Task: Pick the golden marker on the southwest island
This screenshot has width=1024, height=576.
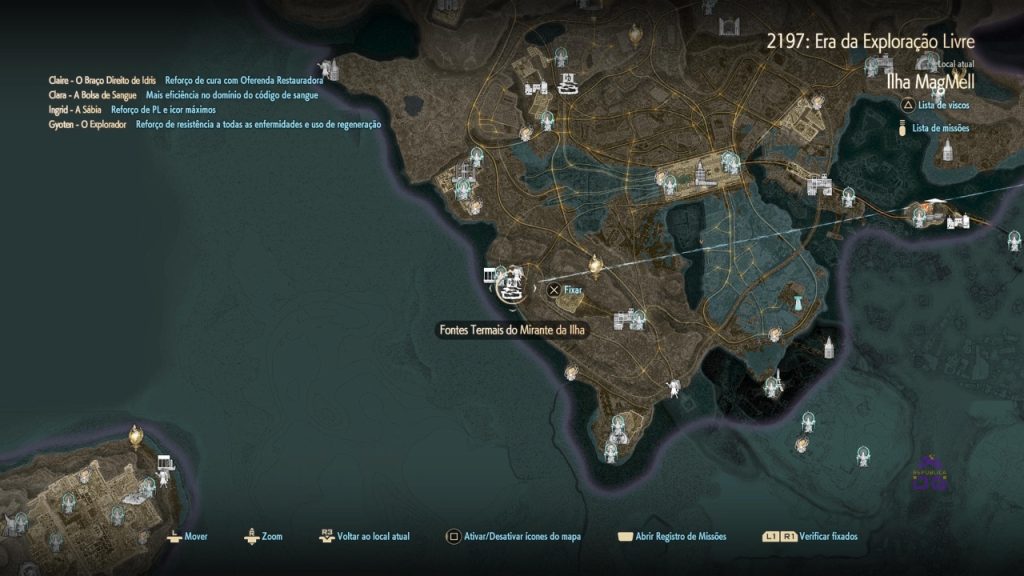Action: click(136, 435)
